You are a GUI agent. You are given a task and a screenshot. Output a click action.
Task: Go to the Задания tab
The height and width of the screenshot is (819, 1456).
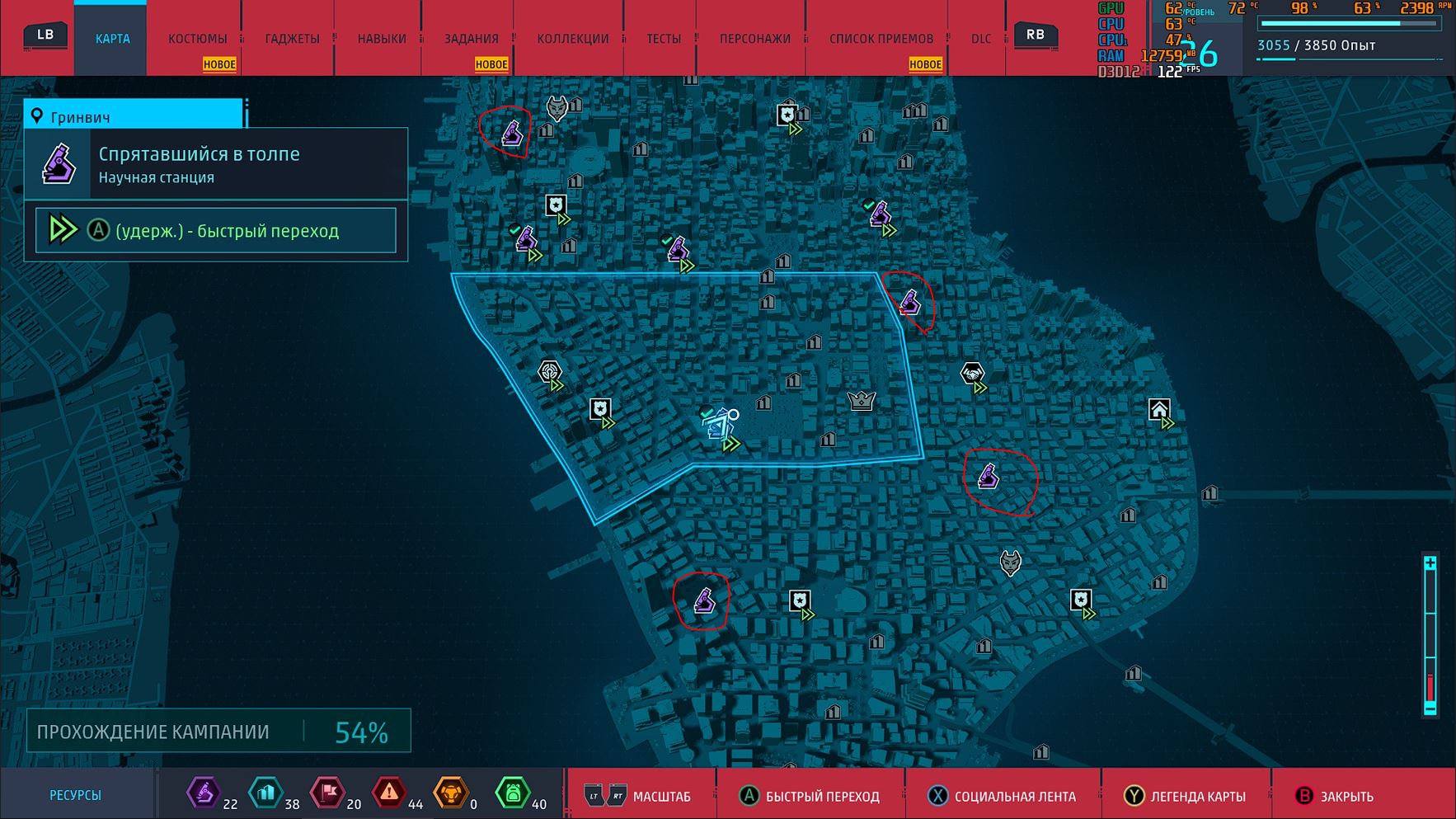(471, 39)
